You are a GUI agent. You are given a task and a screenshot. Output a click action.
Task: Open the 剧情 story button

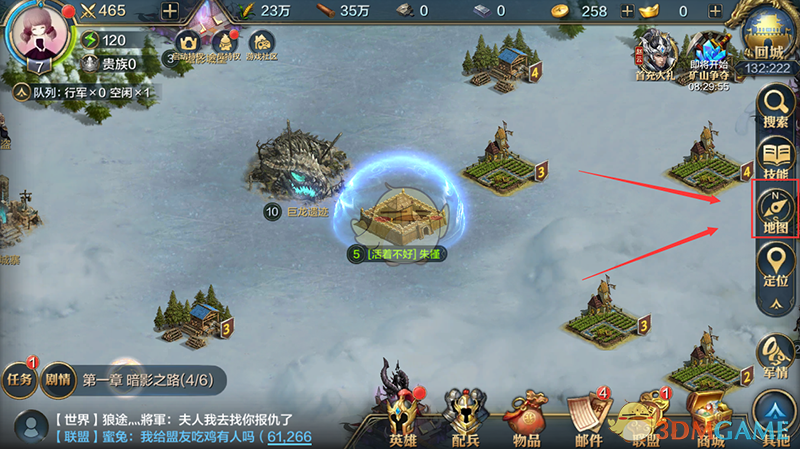tap(57, 378)
